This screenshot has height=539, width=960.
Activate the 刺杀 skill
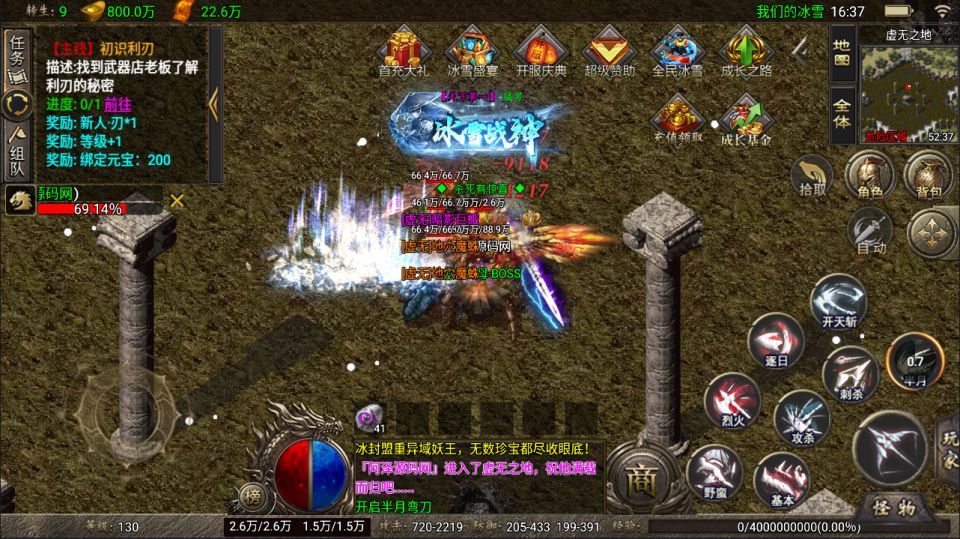tap(849, 373)
